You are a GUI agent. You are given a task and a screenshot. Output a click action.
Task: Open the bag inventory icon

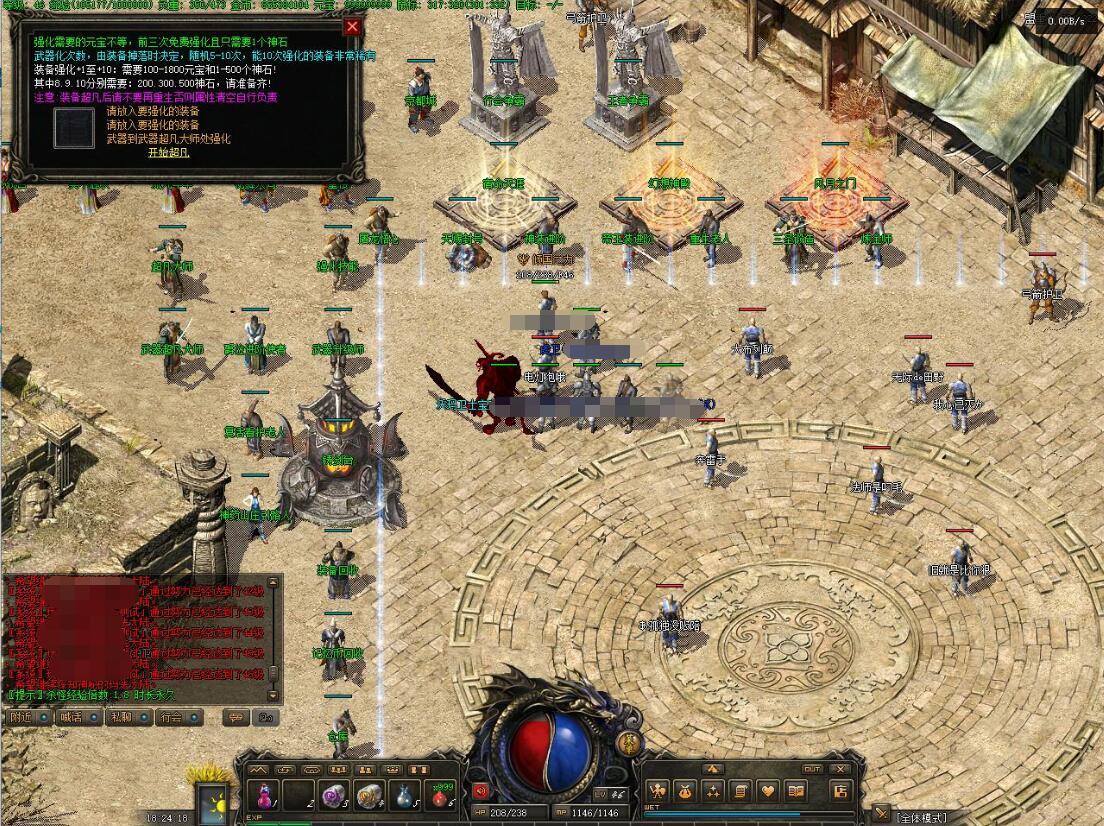685,792
